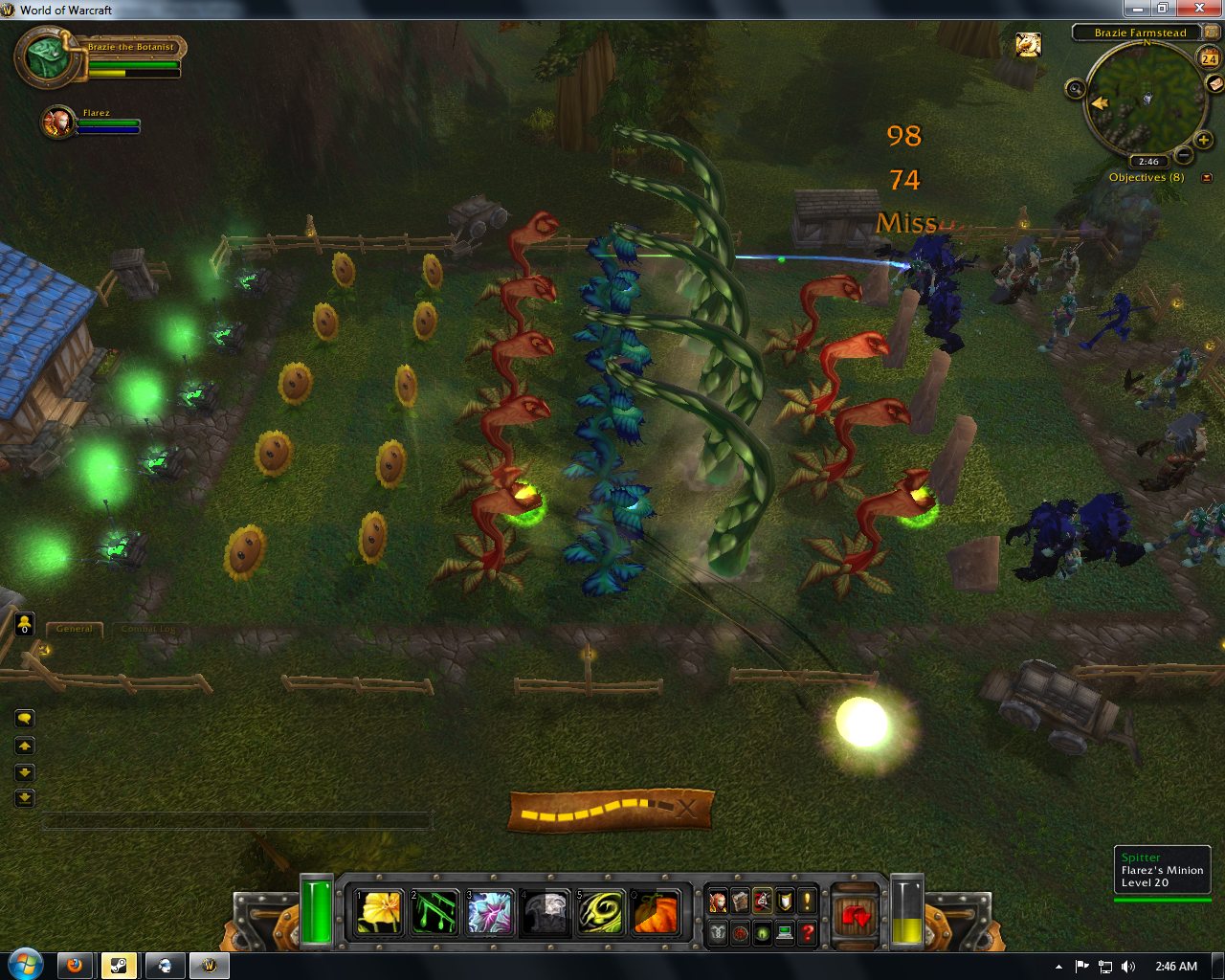Select the Flarez party member portrait
The width and height of the screenshot is (1225, 980).
pyautogui.click(x=58, y=122)
